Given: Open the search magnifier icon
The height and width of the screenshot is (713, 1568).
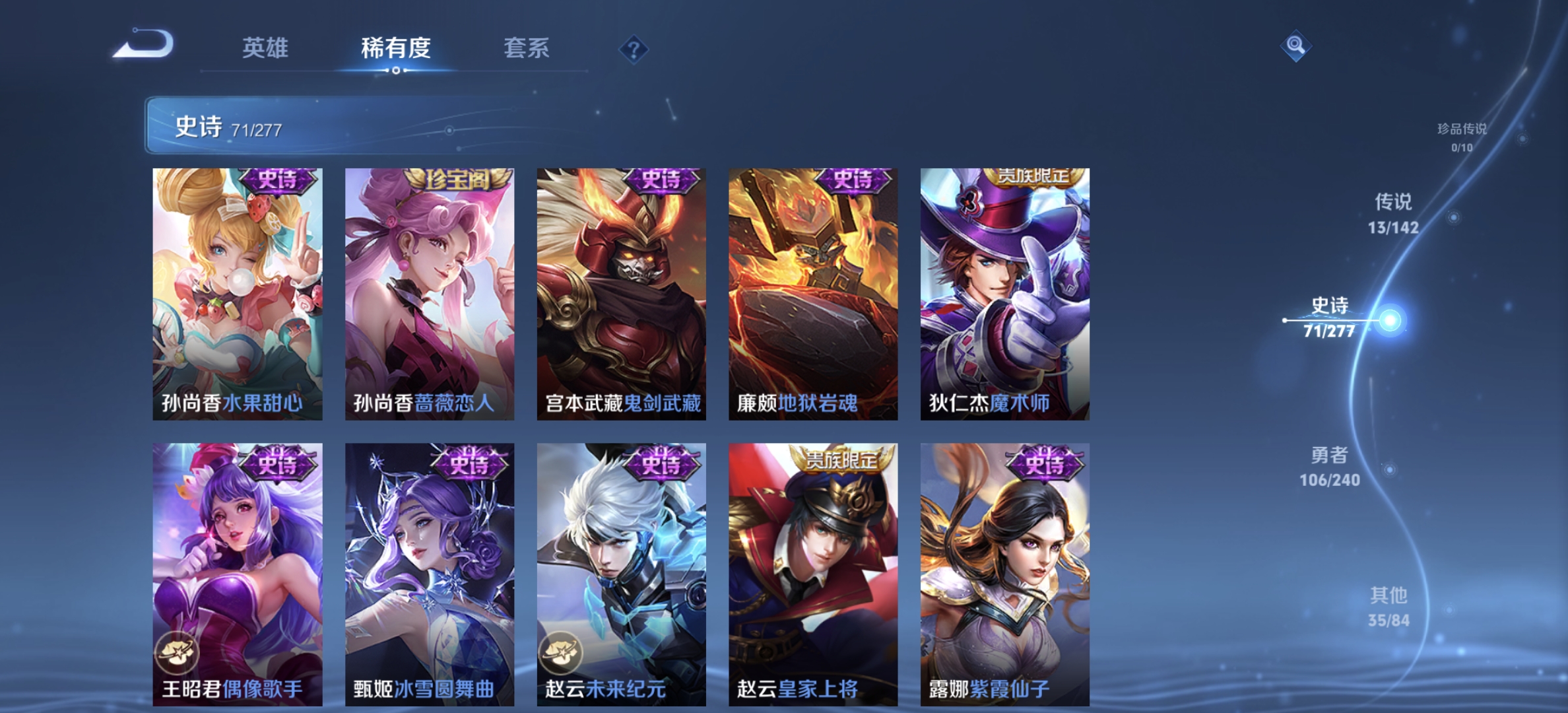Looking at the screenshot, I should (1297, 45).
